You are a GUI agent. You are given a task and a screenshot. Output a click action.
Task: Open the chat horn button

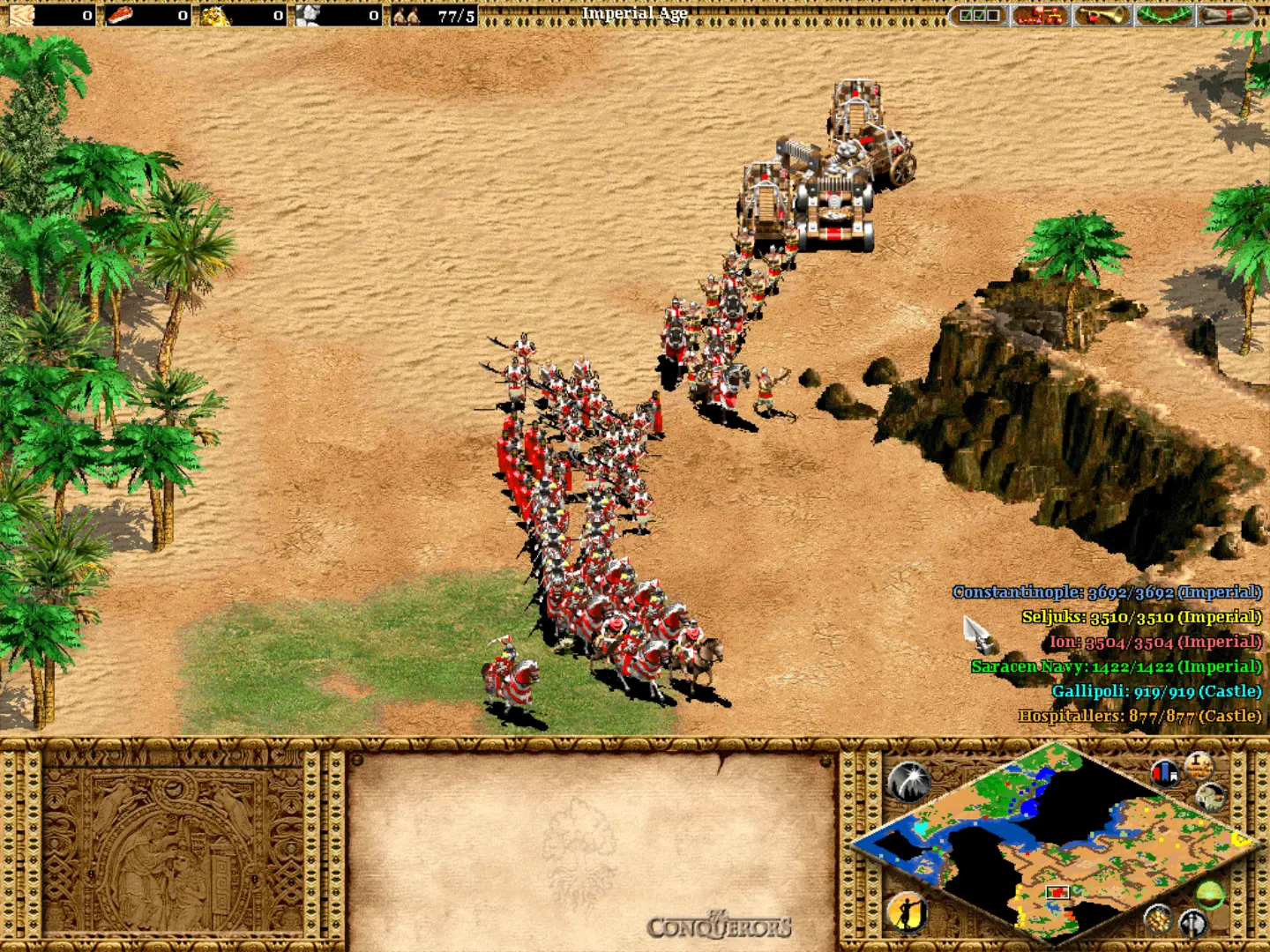tap(1102, 15)
